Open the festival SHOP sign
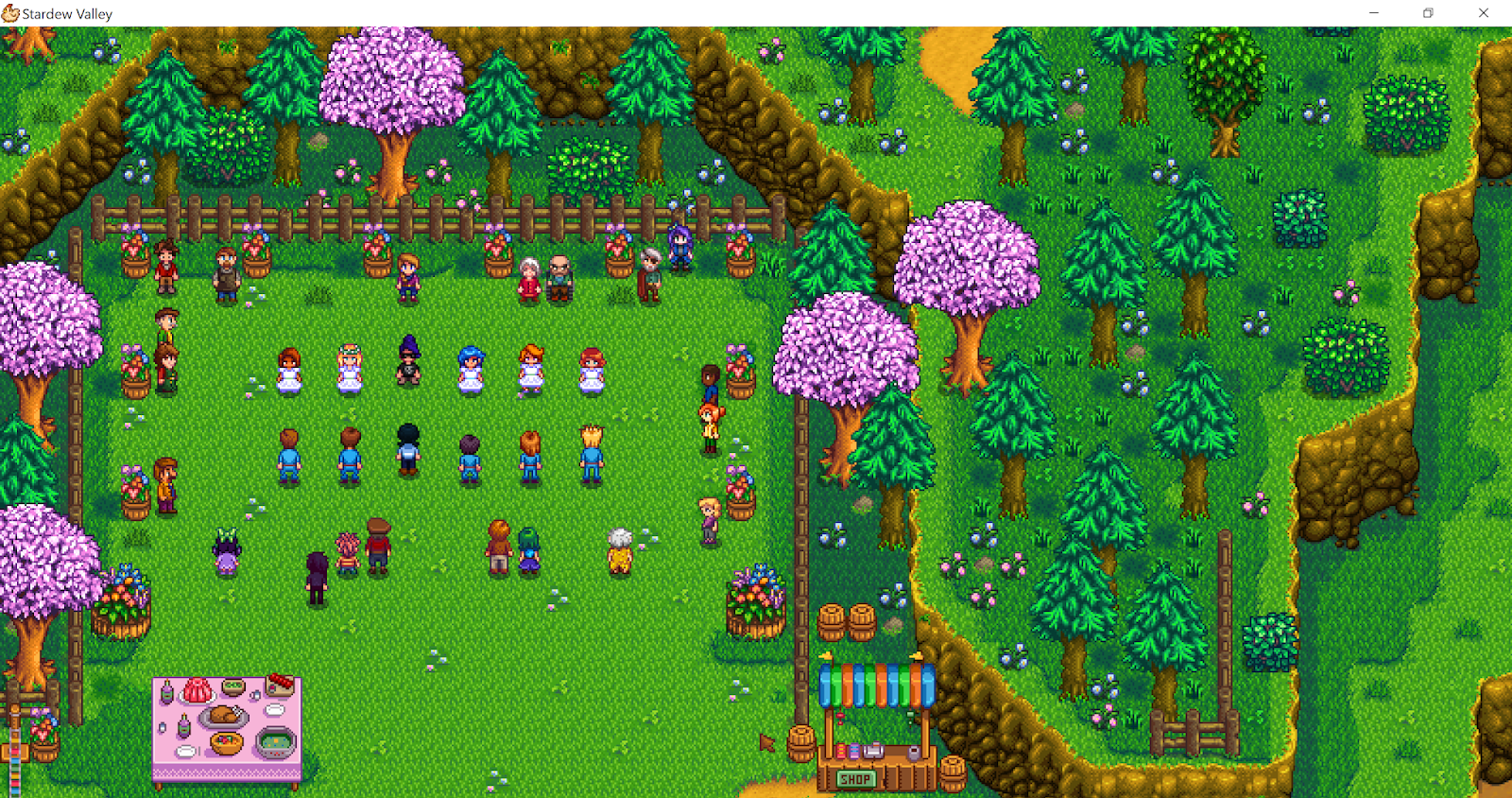 855,778
